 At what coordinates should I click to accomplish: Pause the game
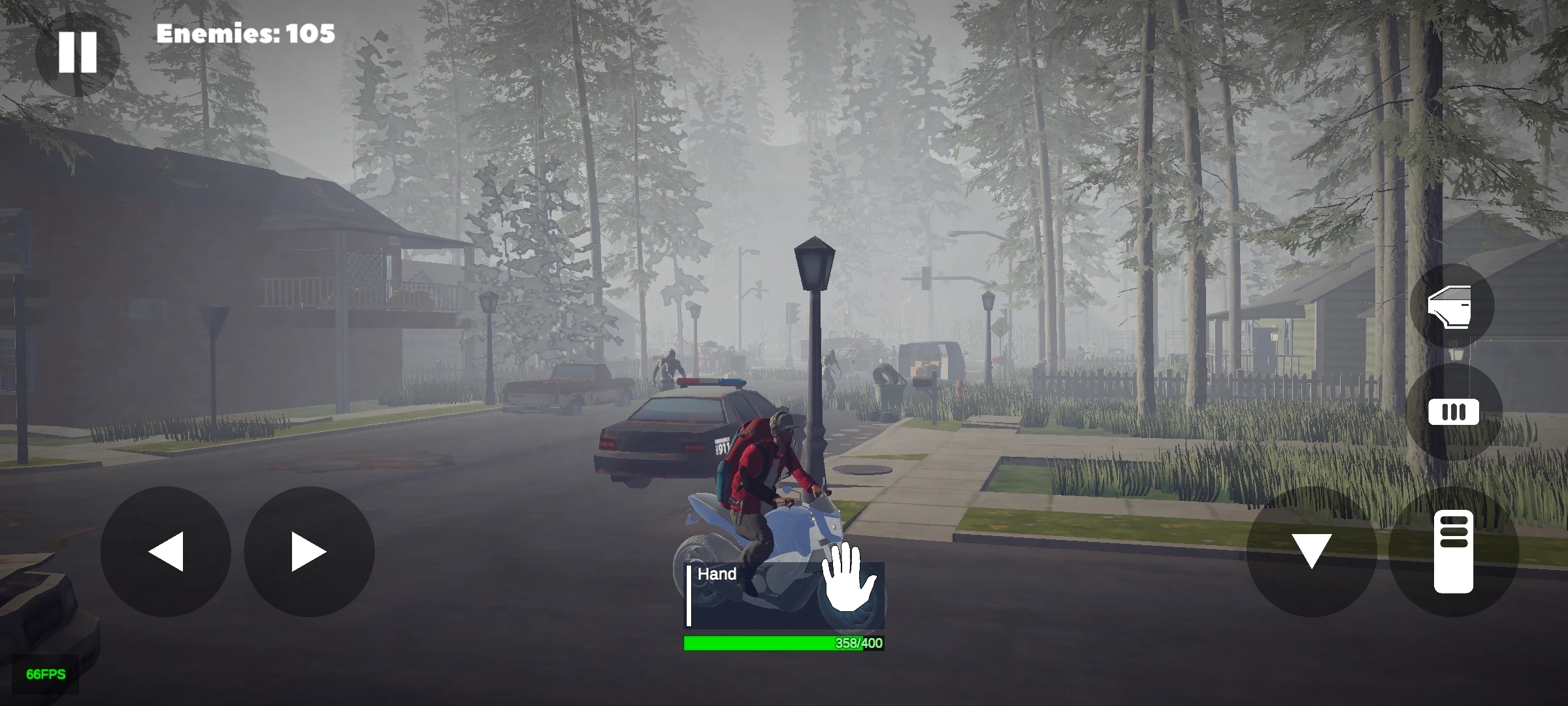(x=77, y=52)
